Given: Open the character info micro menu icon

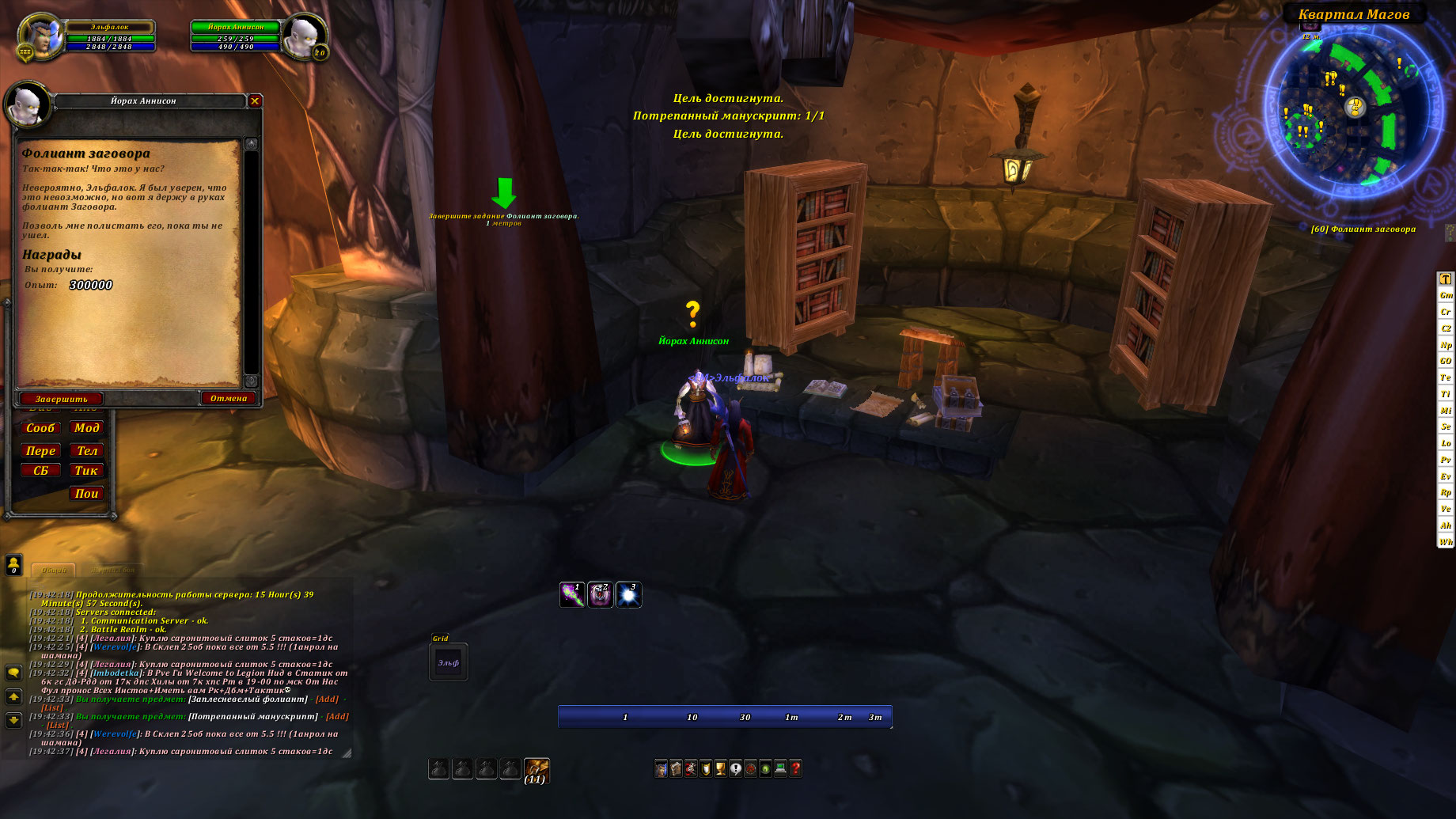Looking at the screenshot, I should [661, 768].
